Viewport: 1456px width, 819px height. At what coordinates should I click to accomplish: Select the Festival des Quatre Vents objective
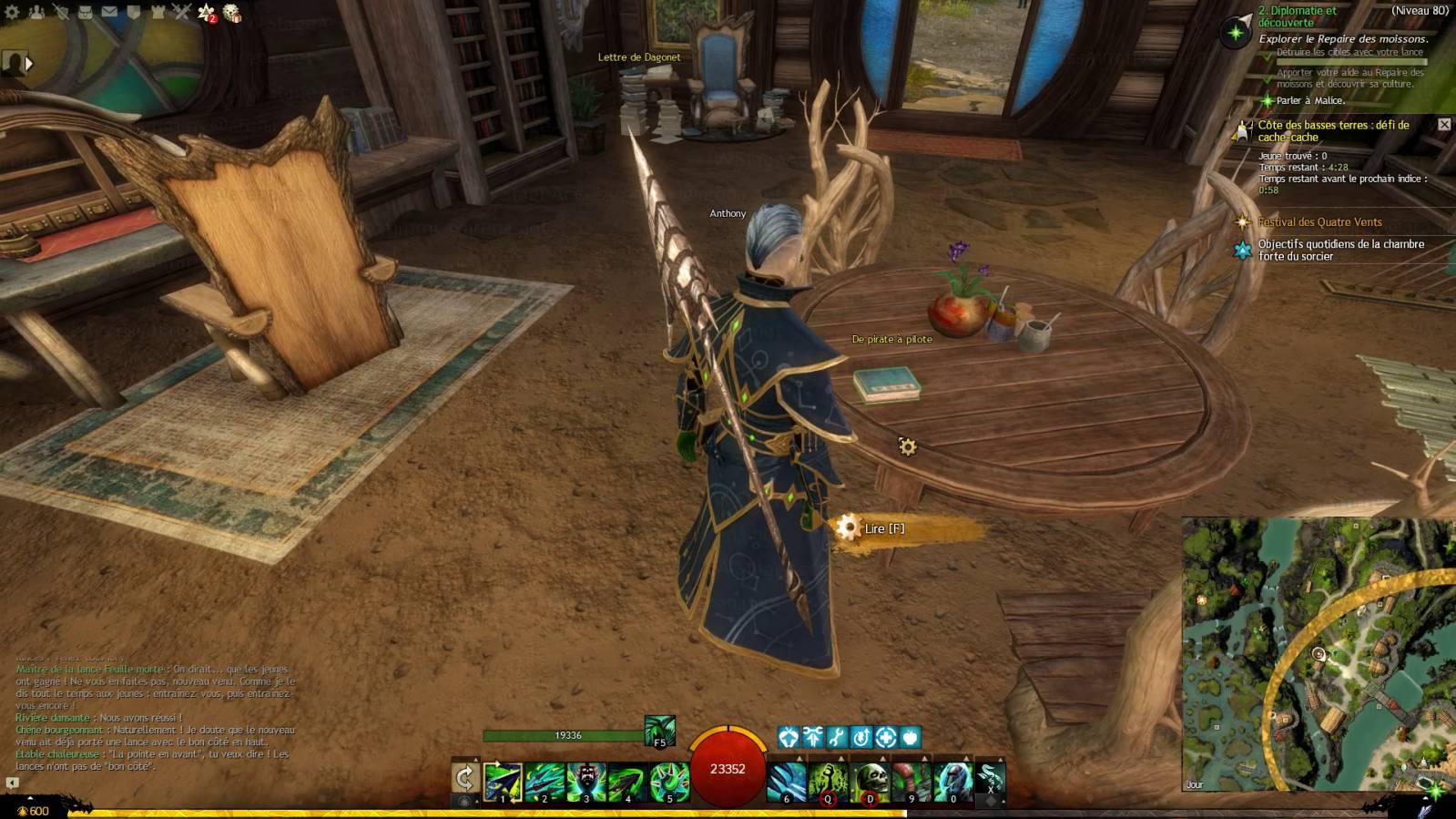[1319, 222]
